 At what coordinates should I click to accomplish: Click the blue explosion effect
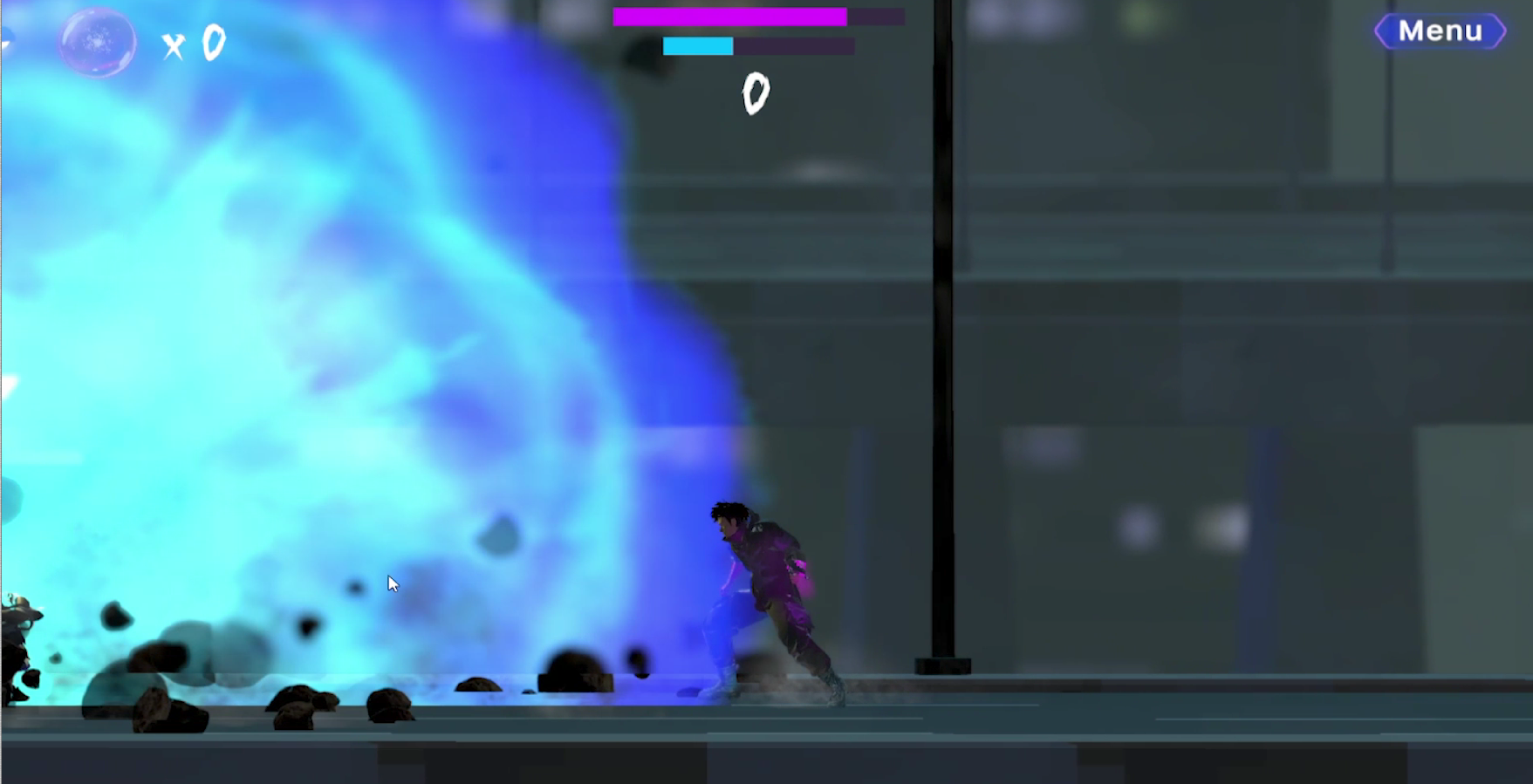(x=305, y=349)
